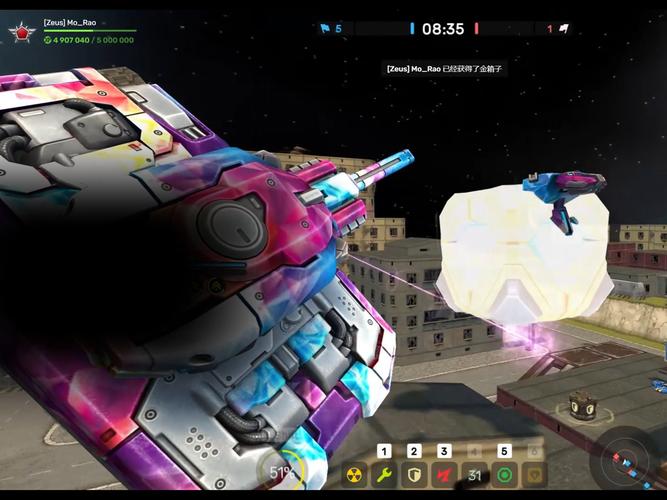
Task: Use the green wrench repair kit
Action: click(385, 475)
